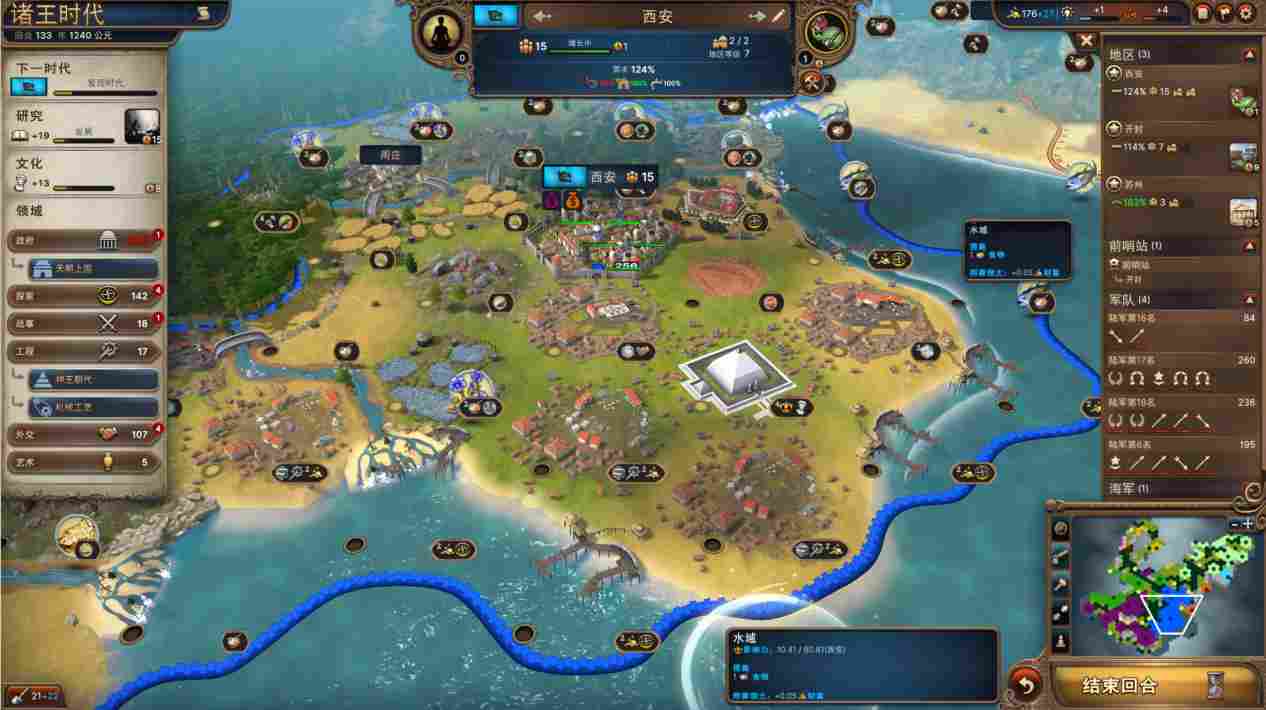Click the undo arrow beside 结束回合
The height and width of the screenshot is (710, 1266).
tap(1024, 685)
